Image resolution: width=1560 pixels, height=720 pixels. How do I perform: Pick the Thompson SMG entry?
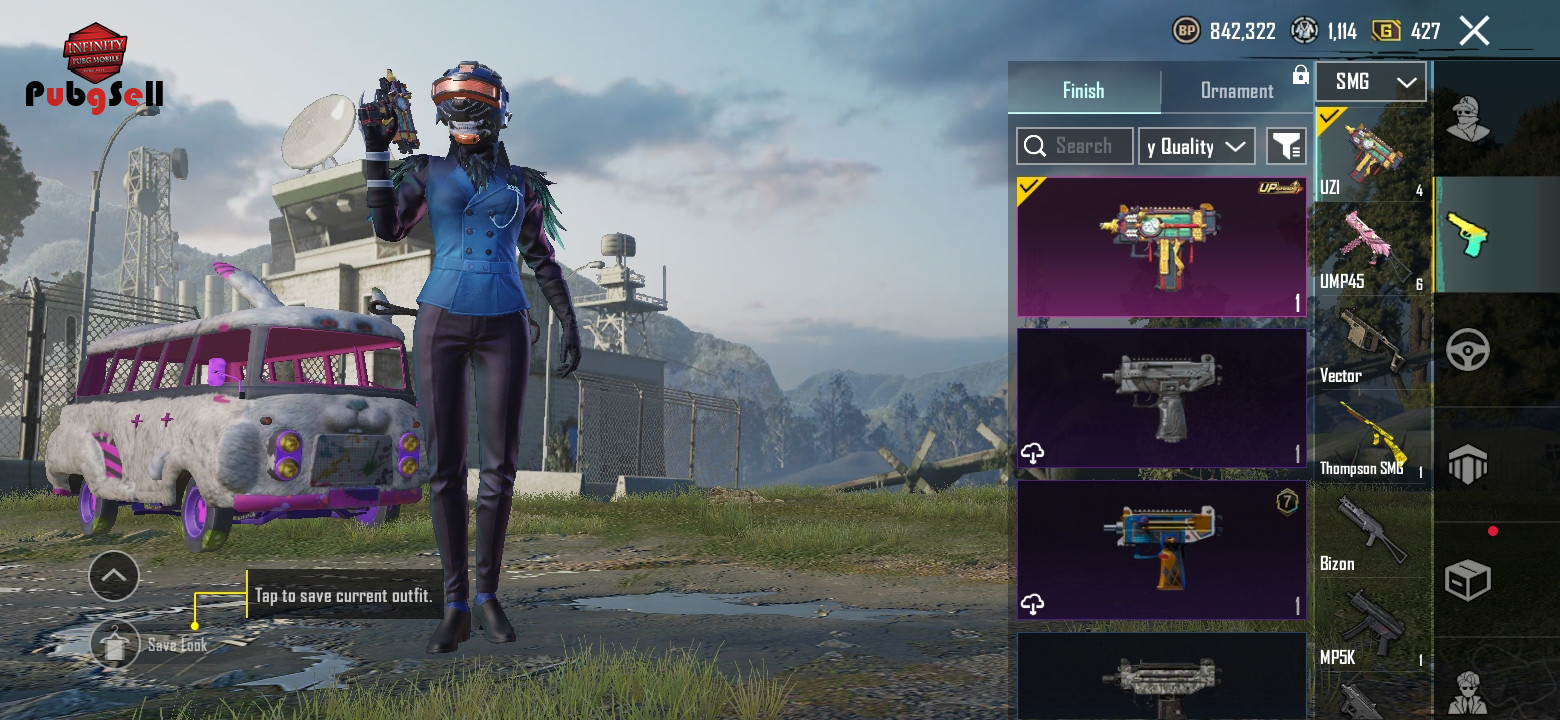tap(1372, 439)
